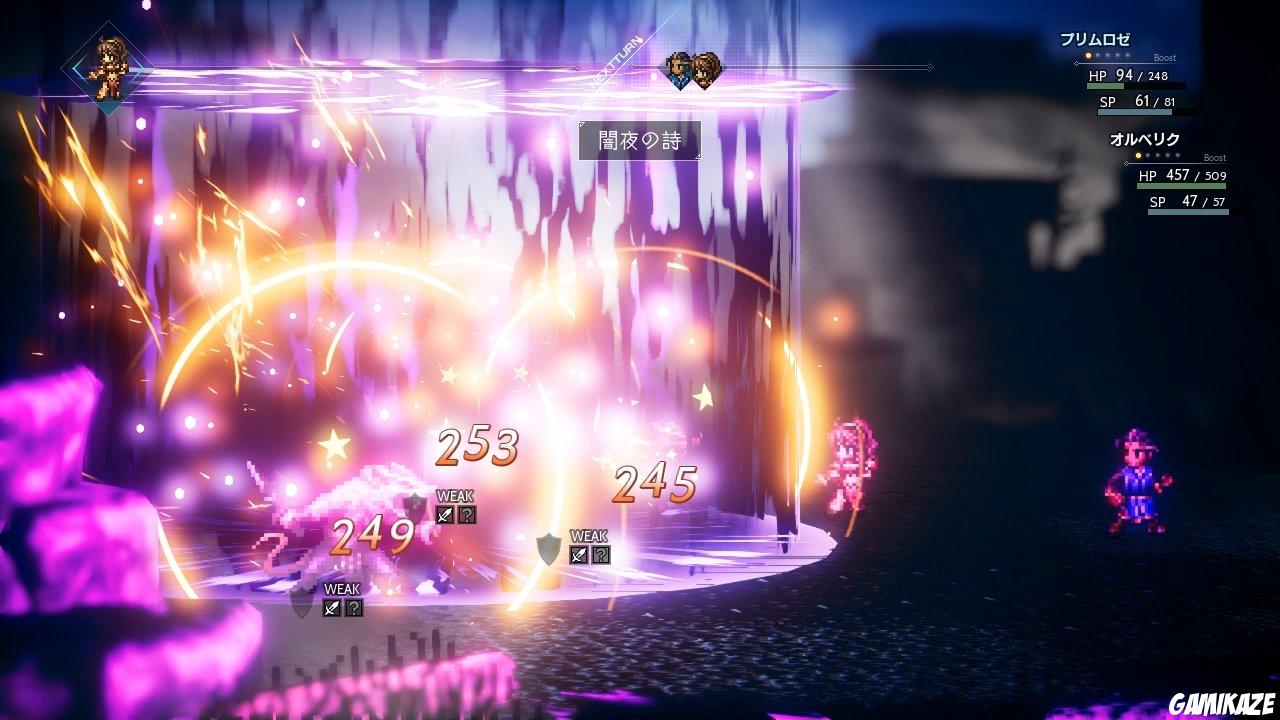Select the プリムロゼ name label
Viewport: 1280px width, 720px height.
click(x=1095, y=38)
